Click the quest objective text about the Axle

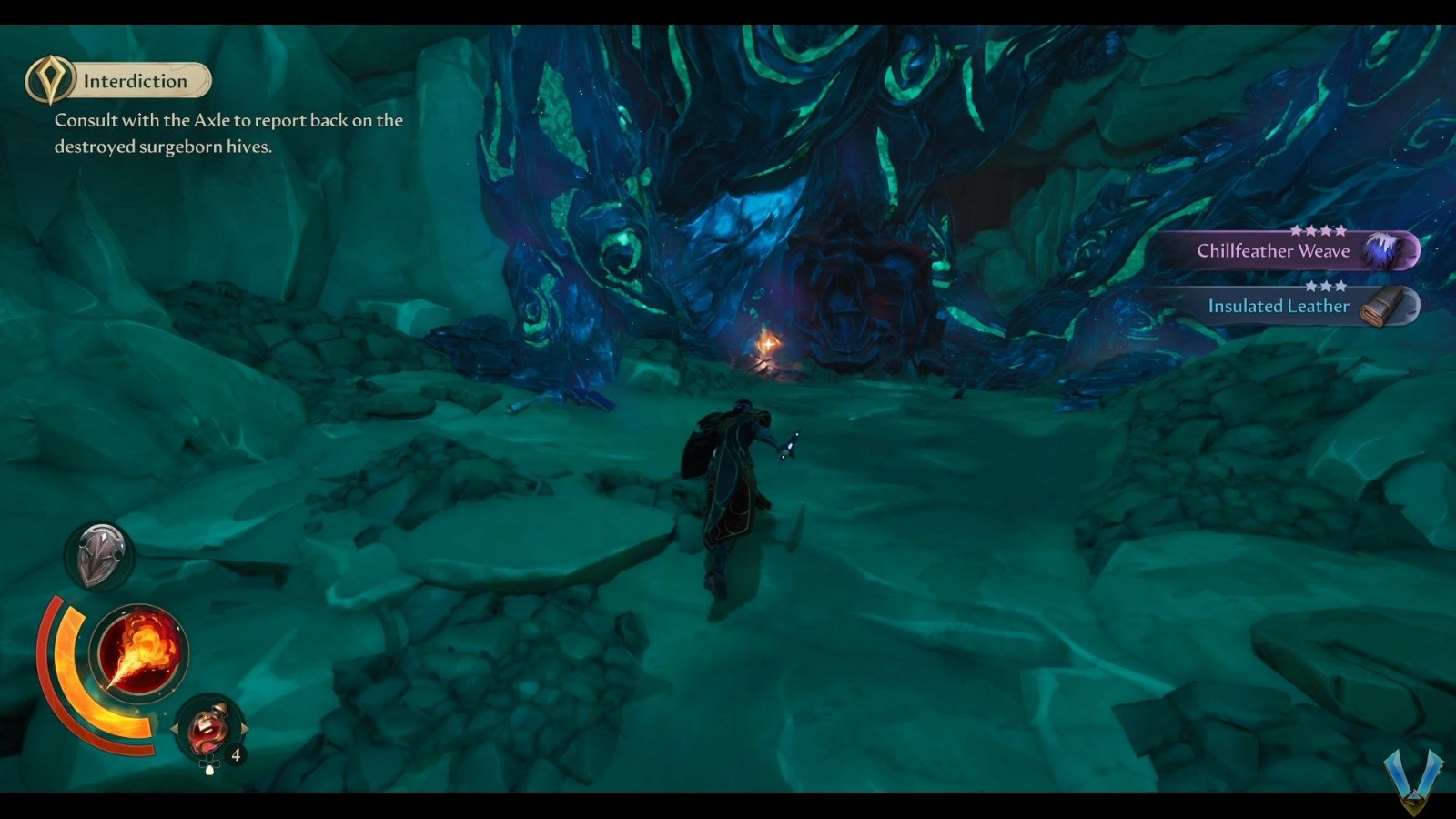pos(227,133)
